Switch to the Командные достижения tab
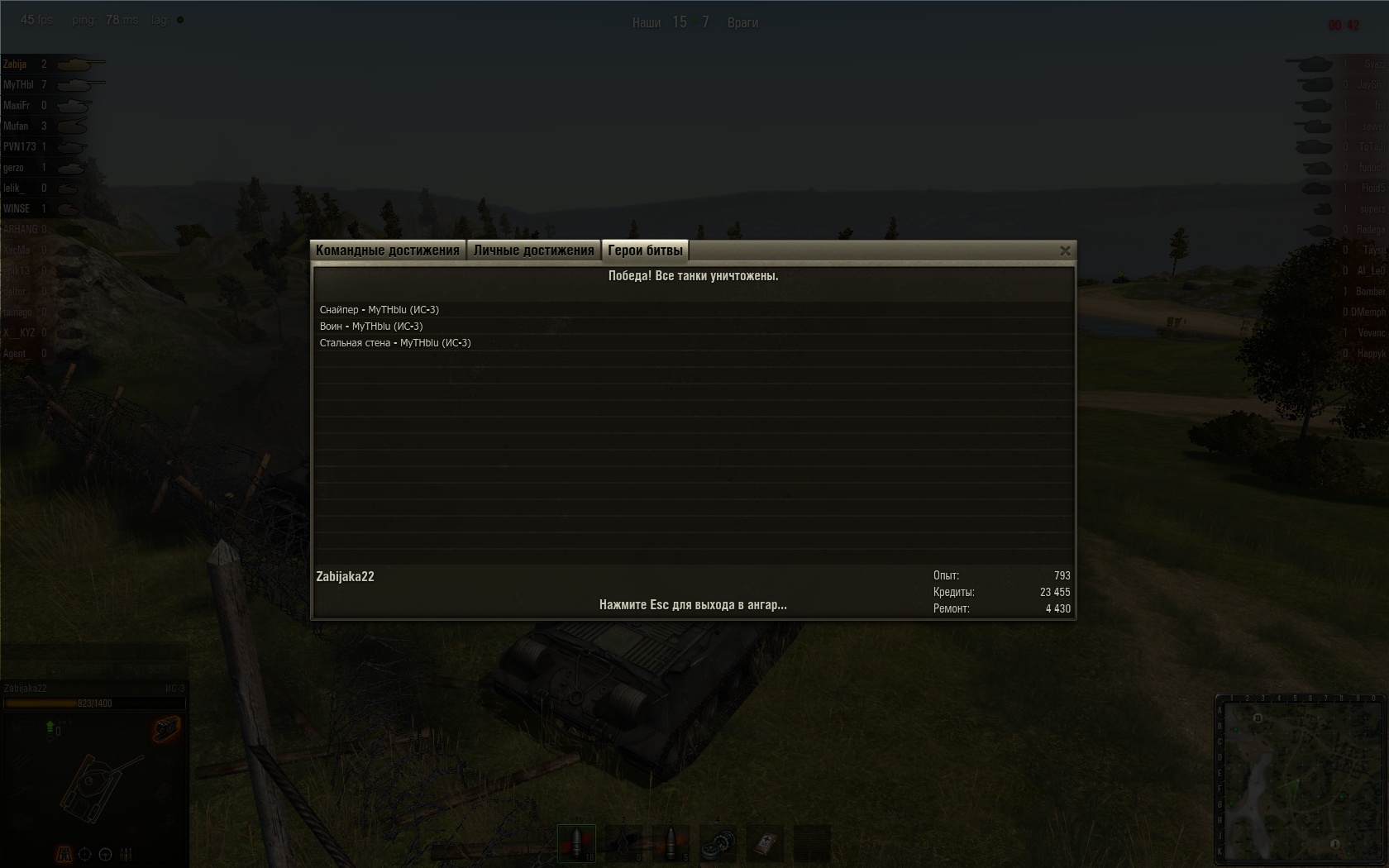Screen dimensions: 1389x868 point(387,250)
